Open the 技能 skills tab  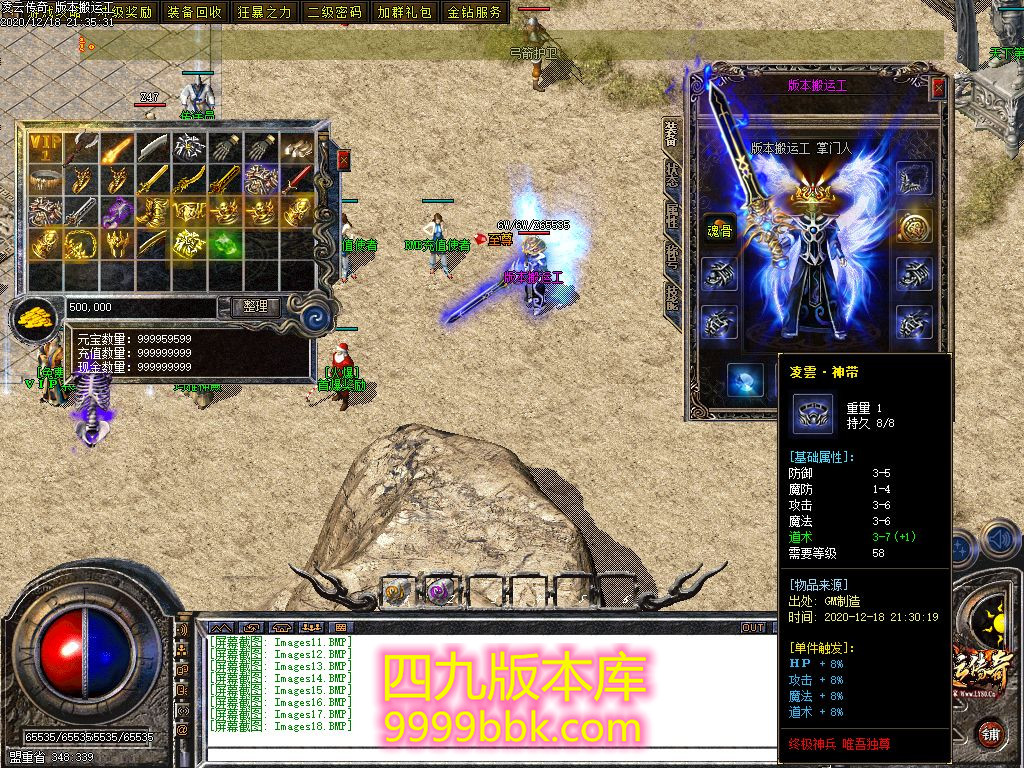click(671, 297)
